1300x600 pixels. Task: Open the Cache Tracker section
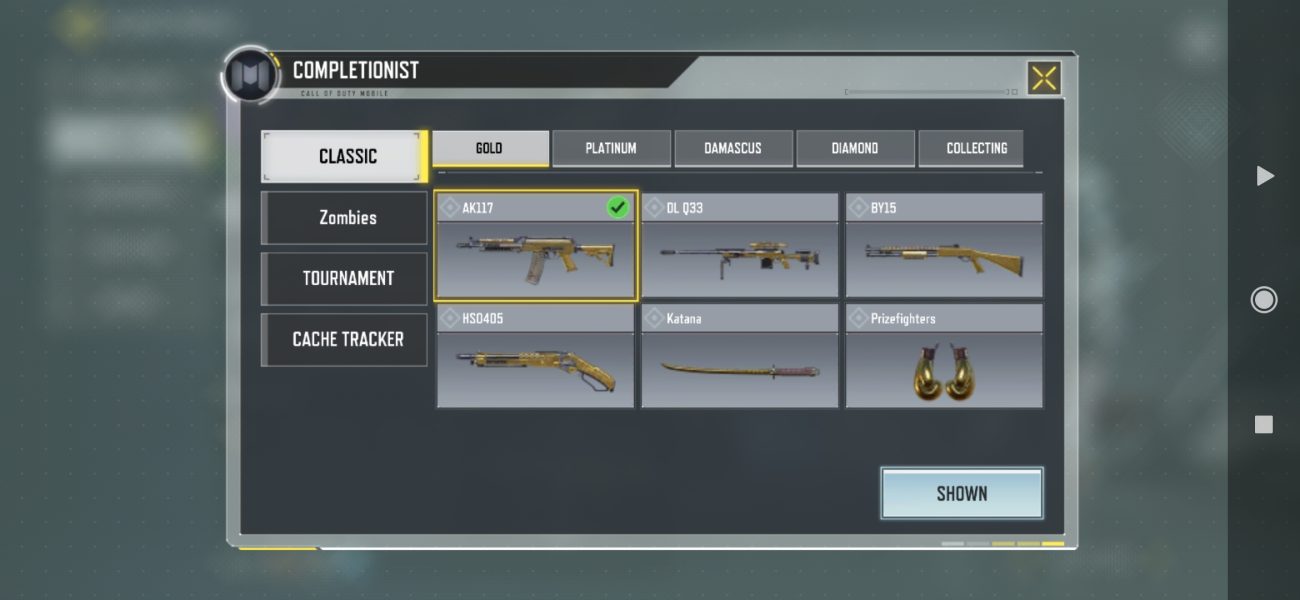[346, 339]
